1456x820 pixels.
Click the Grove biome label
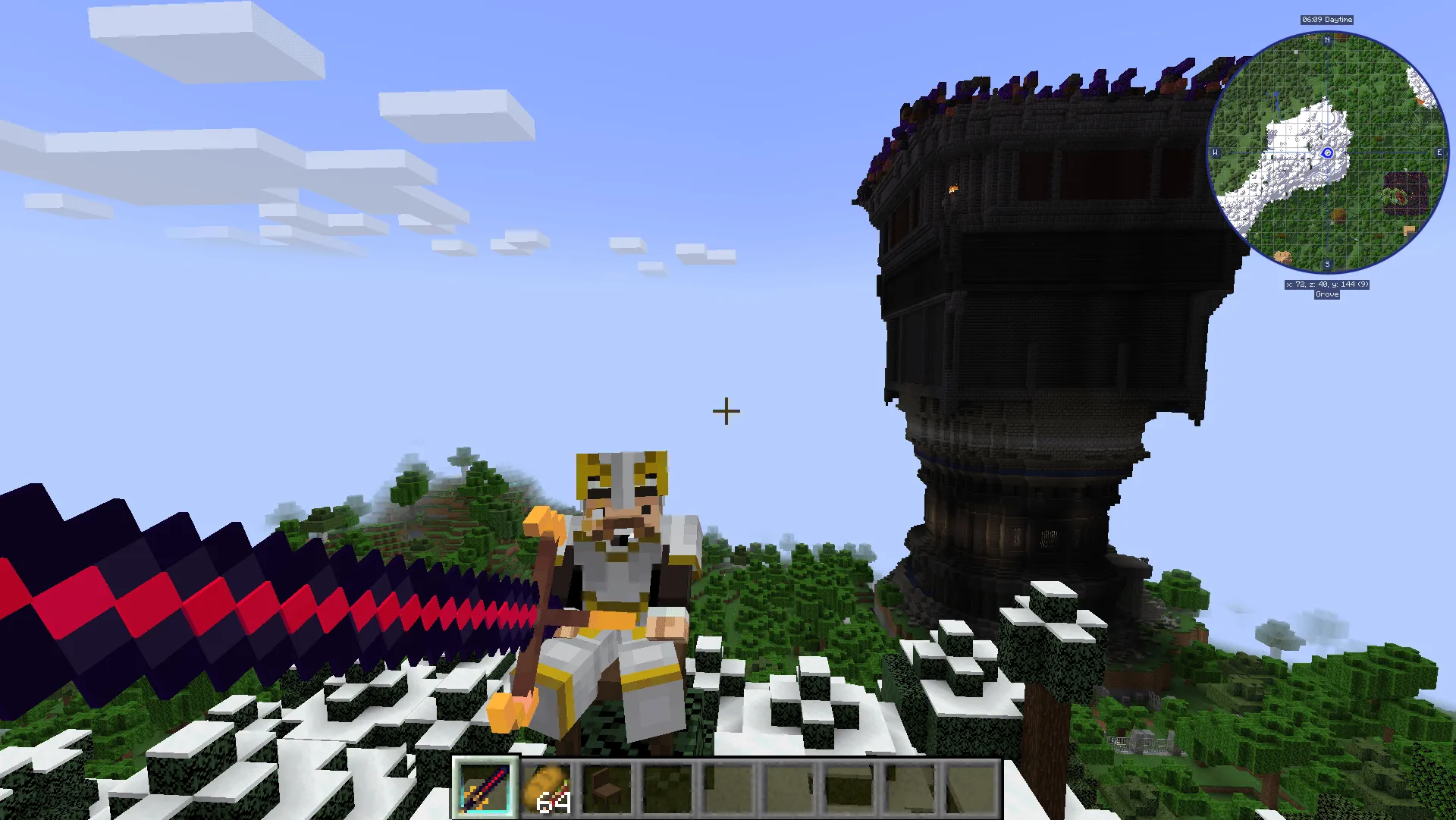point(1326,294)
